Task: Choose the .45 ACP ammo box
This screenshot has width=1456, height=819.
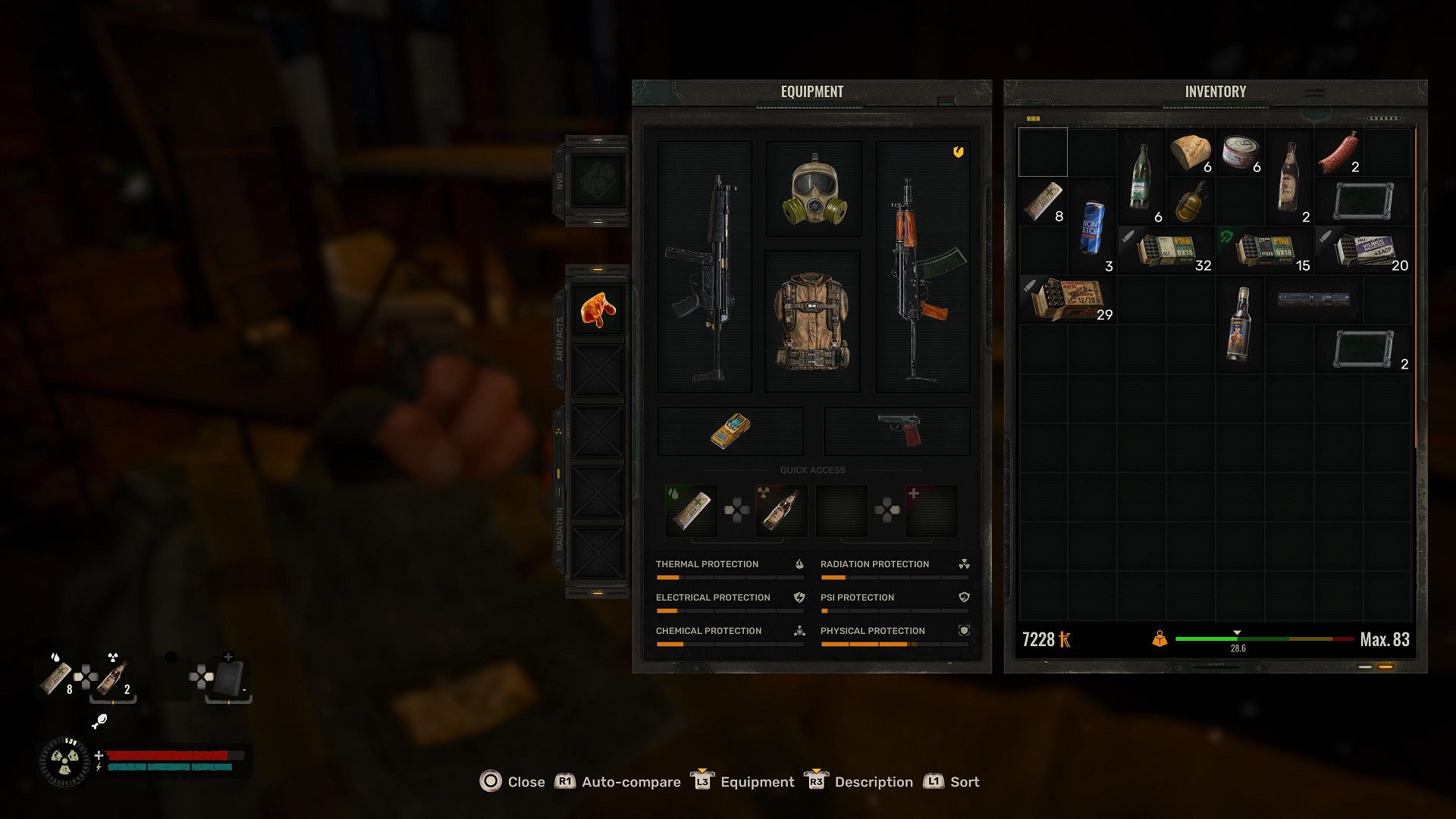Action: (1363, 250)
